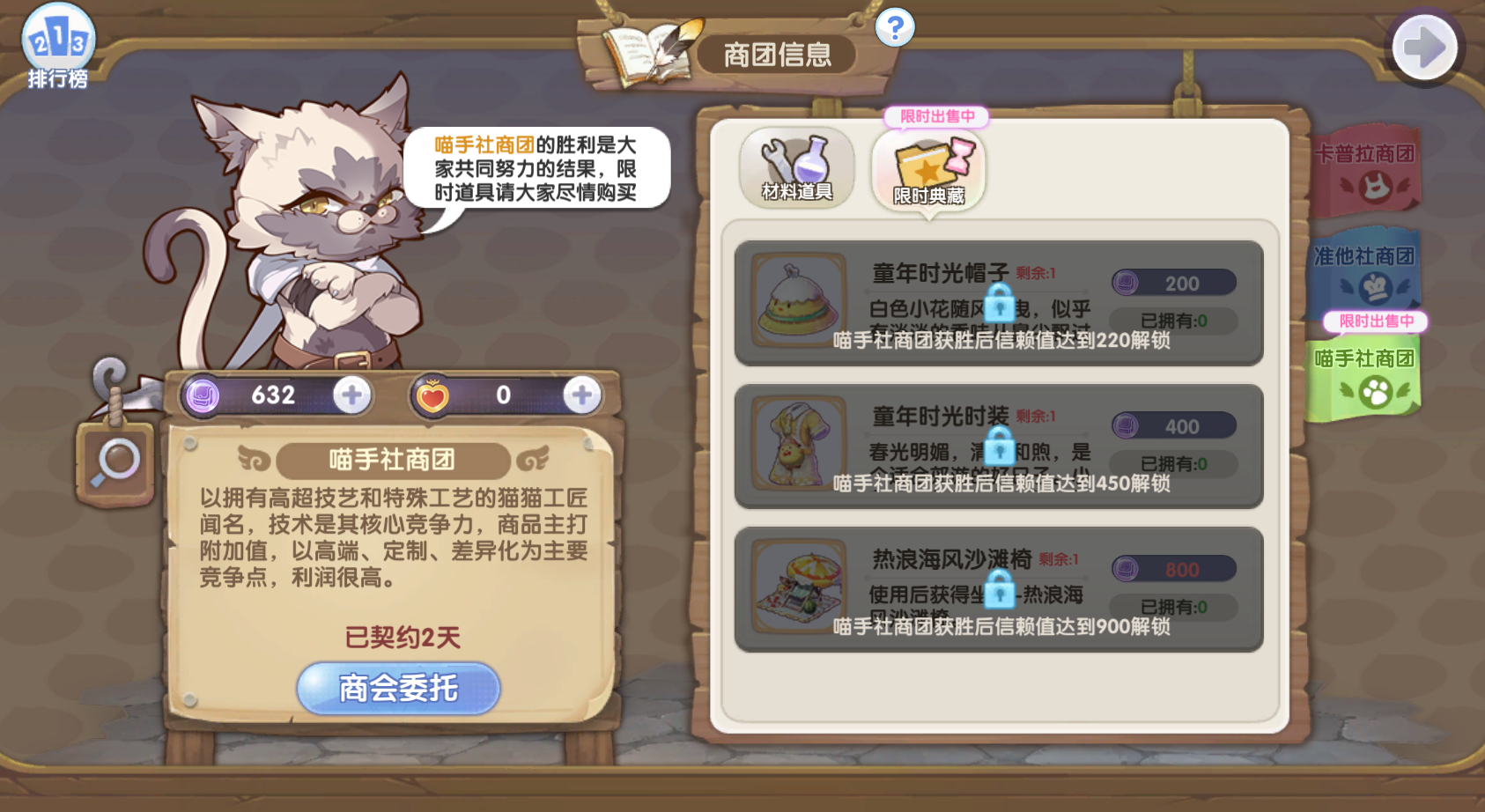Click the heart trust currency icon
Screen dimensions: 1485x812
(x=432, y=395)
